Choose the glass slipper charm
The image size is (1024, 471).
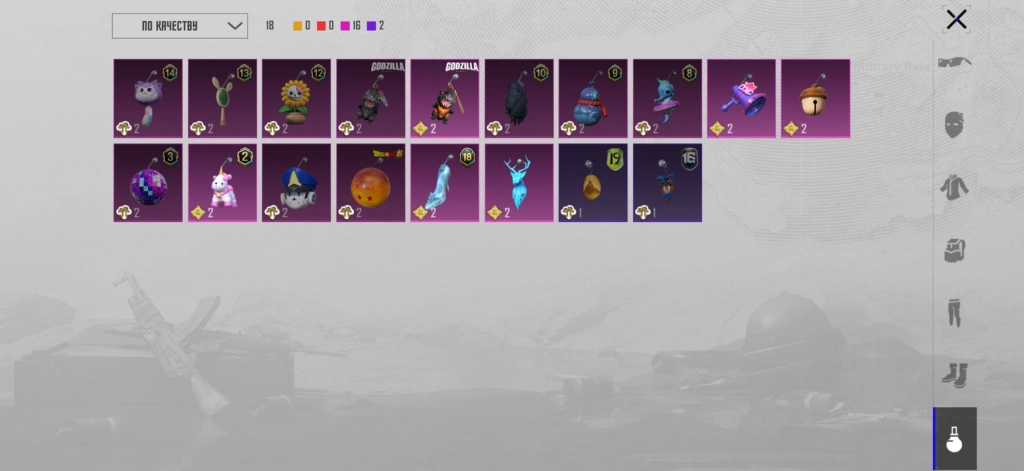tap(444, 183)
